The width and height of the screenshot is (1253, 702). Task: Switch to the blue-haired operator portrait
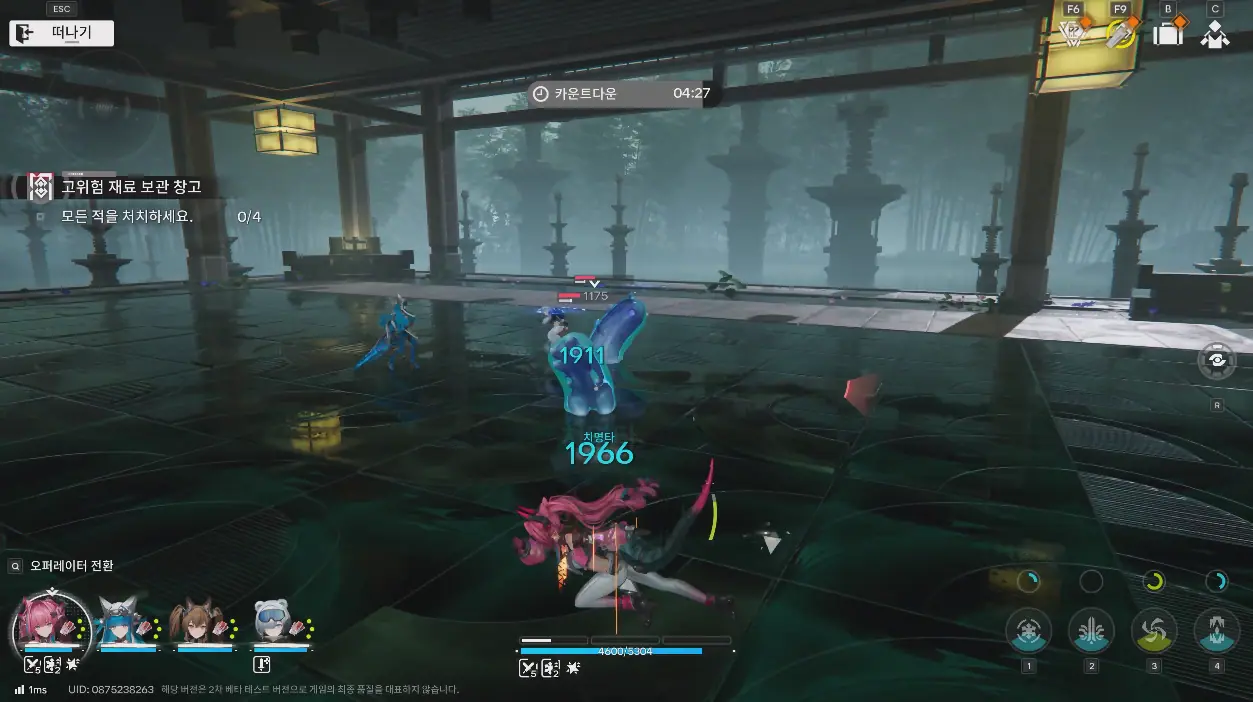coord(127,624)
